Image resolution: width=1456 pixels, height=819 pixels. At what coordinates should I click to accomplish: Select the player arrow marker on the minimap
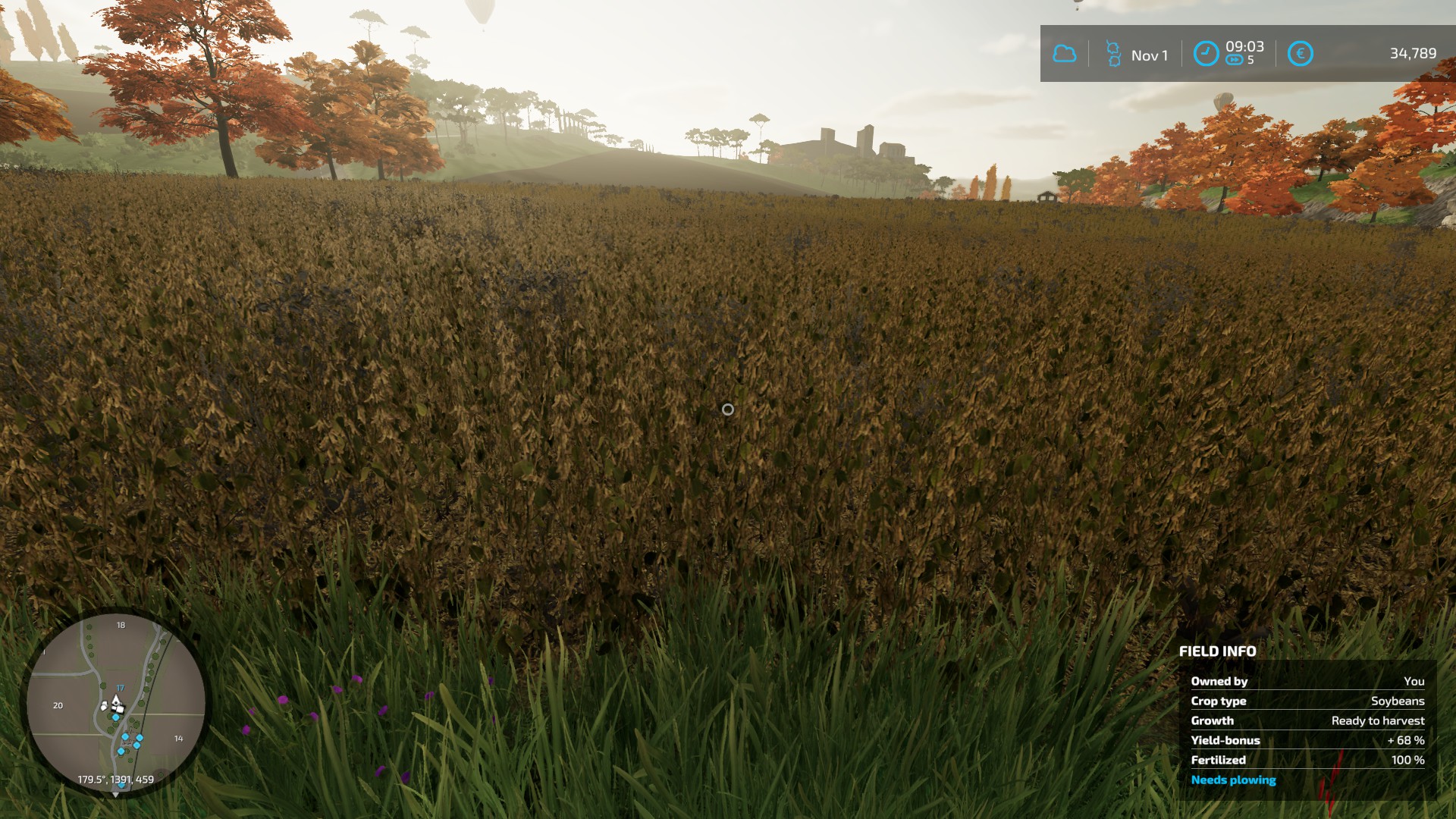117,701
